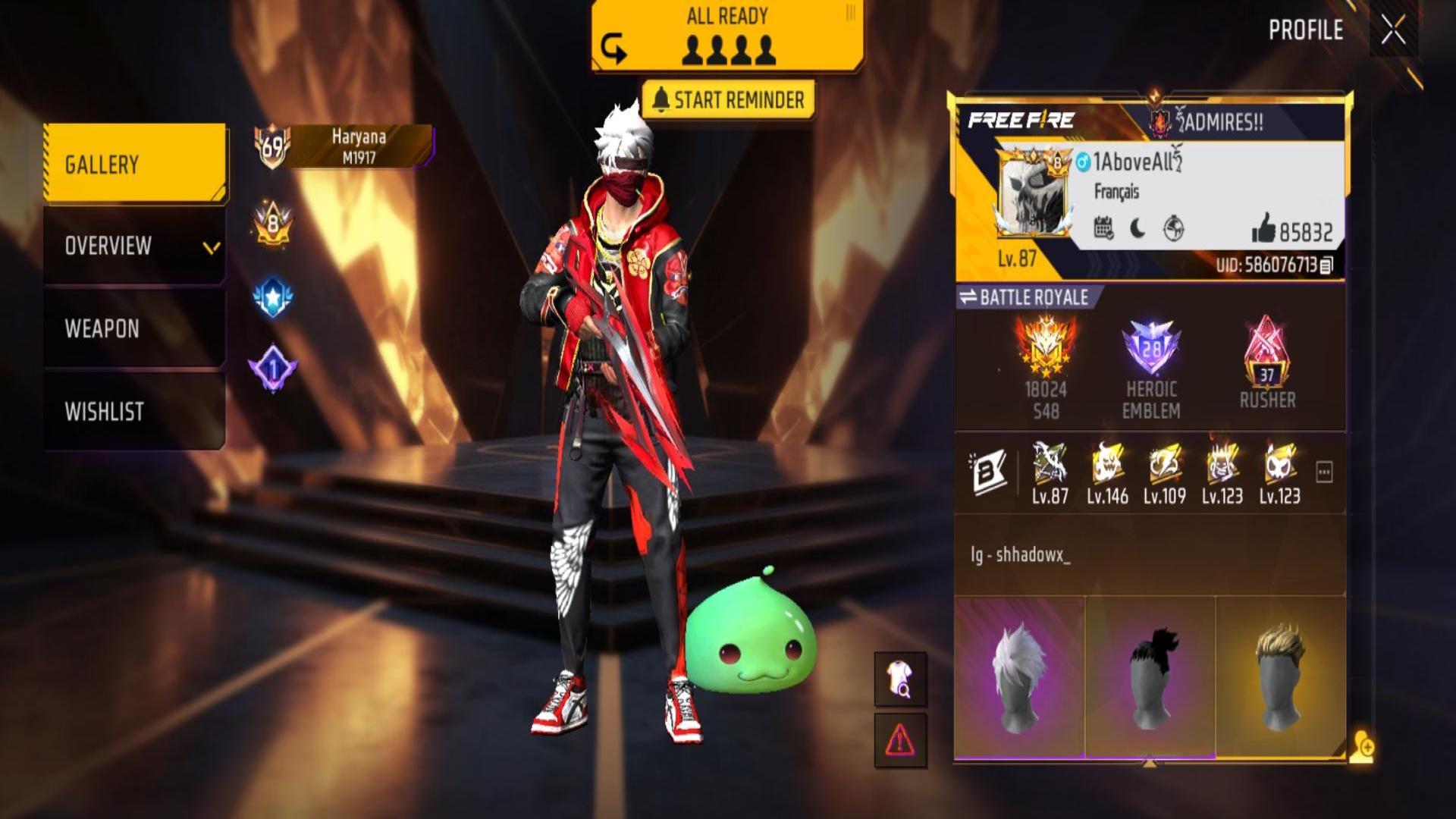Screen dimensions: 1456x819
Task: Copy the player UID
Action: click(1326, 265)
